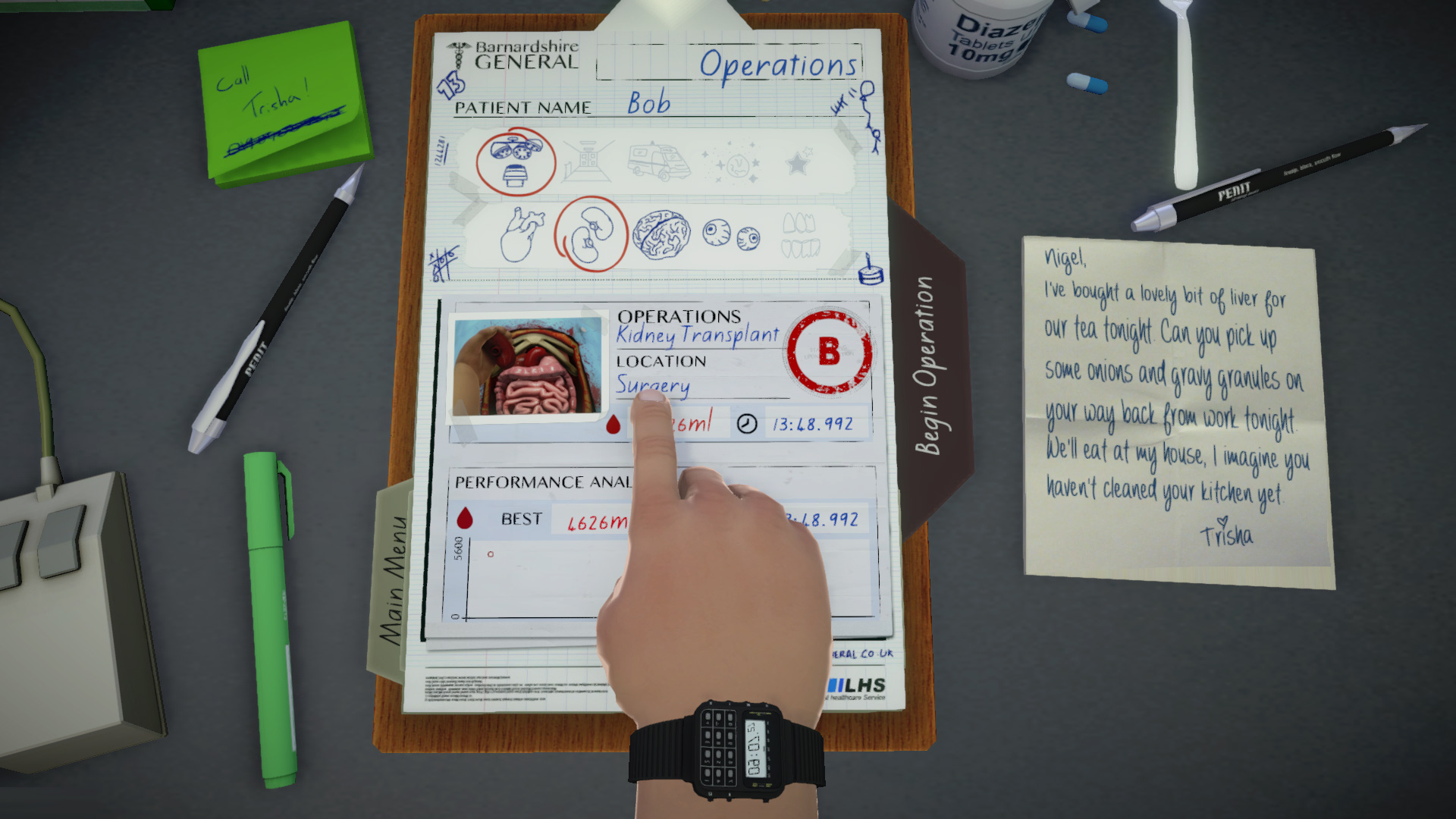Click the LHS logo near the page bottom
1456x819 pixels.
858,684
